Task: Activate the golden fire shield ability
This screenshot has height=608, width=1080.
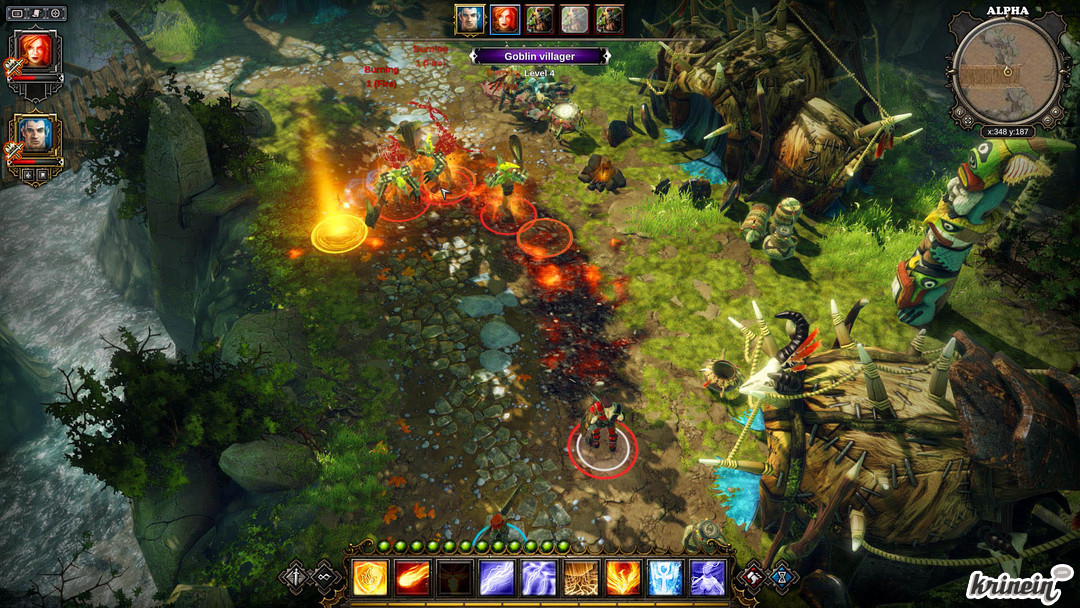Action: 370,577
